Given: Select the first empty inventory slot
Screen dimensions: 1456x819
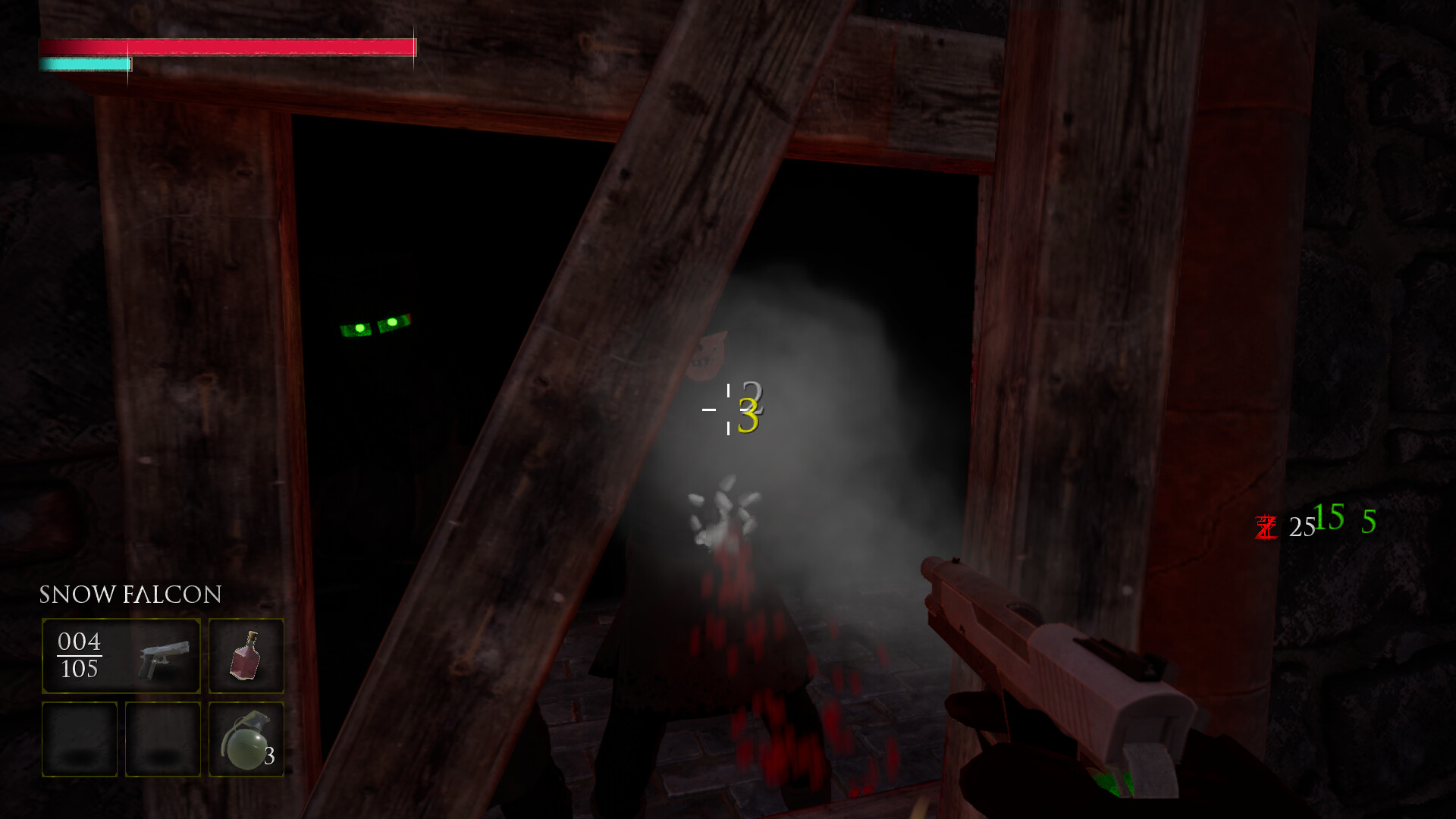Looking at the screenshot, I should [79, 739].
